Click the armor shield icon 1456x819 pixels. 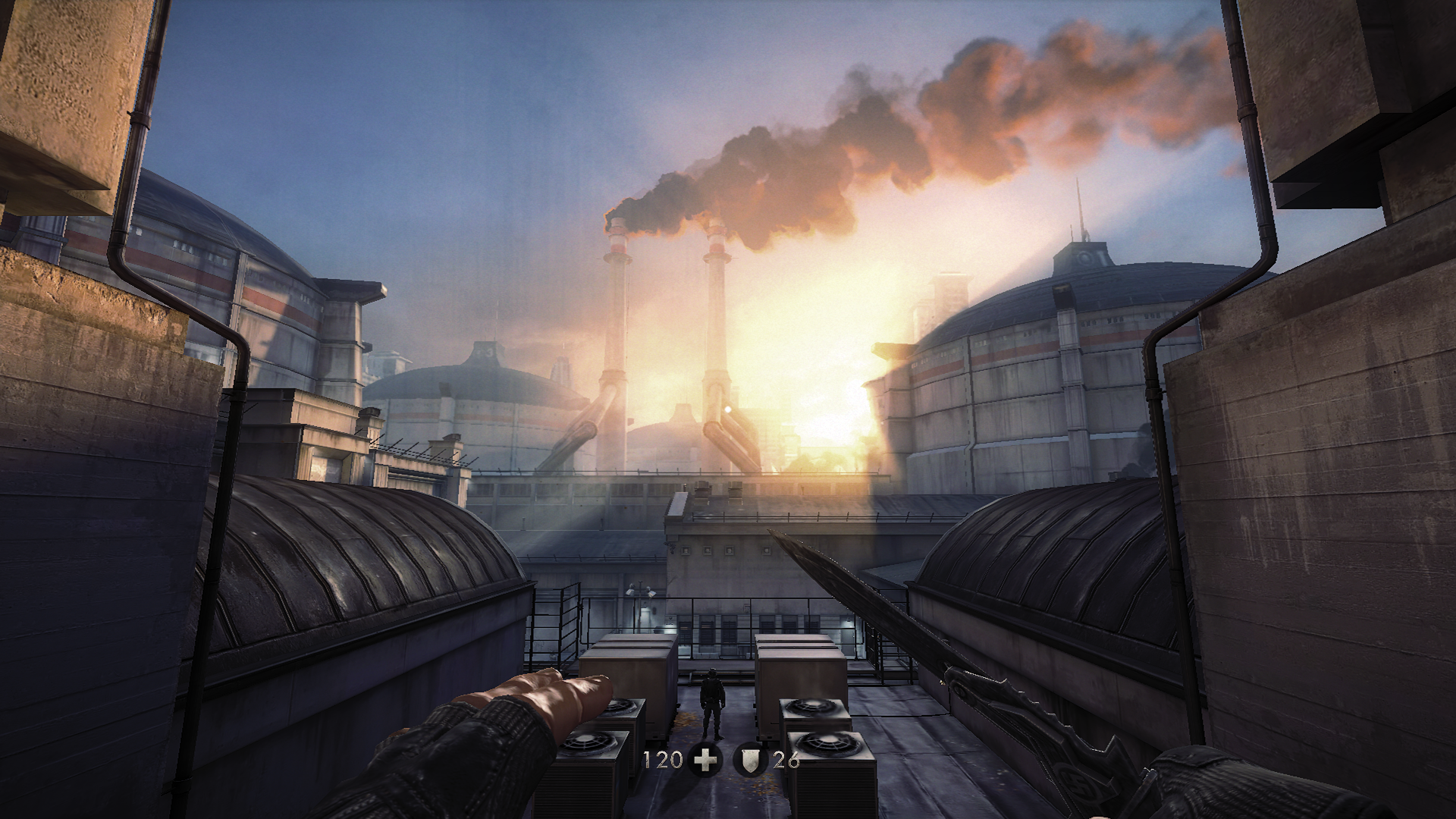coord(750,761)
